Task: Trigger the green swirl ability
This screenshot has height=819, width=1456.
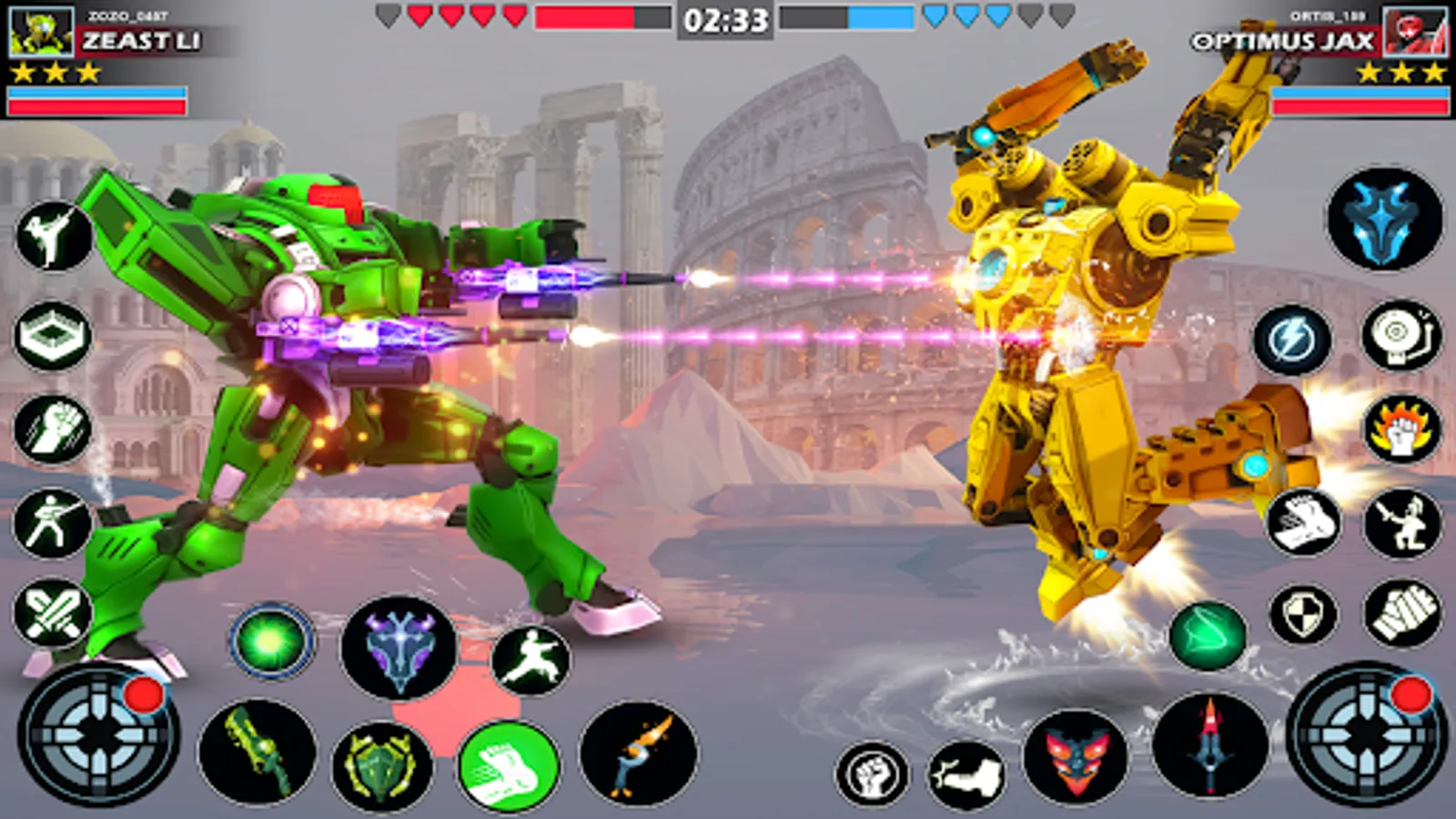Action: tap(1208, 634)
